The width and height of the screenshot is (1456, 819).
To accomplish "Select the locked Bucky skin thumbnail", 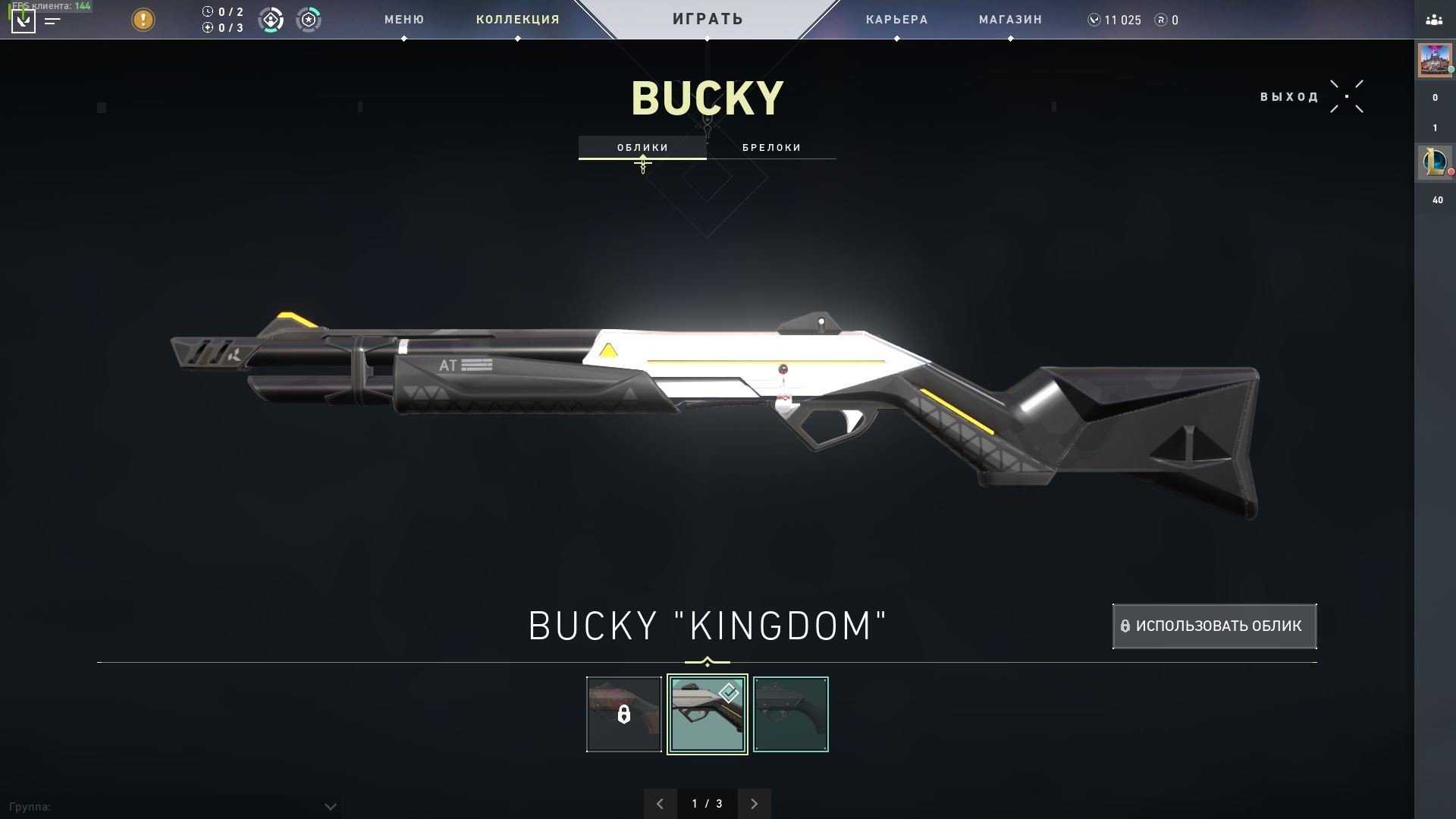I will (623, 714).
